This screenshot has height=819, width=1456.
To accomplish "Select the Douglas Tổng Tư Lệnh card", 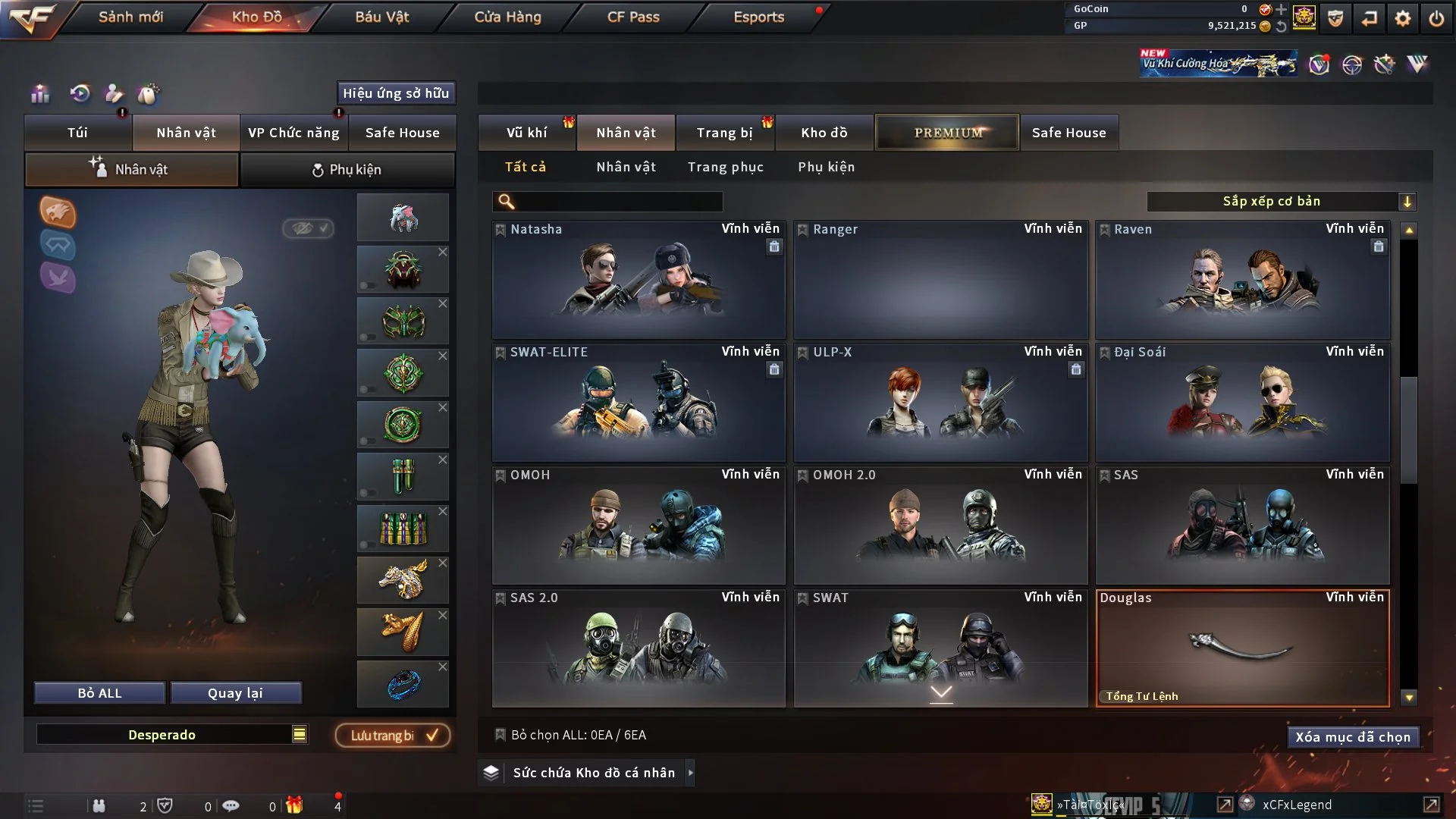I will pyautogui.click(x=1242, y=649).
